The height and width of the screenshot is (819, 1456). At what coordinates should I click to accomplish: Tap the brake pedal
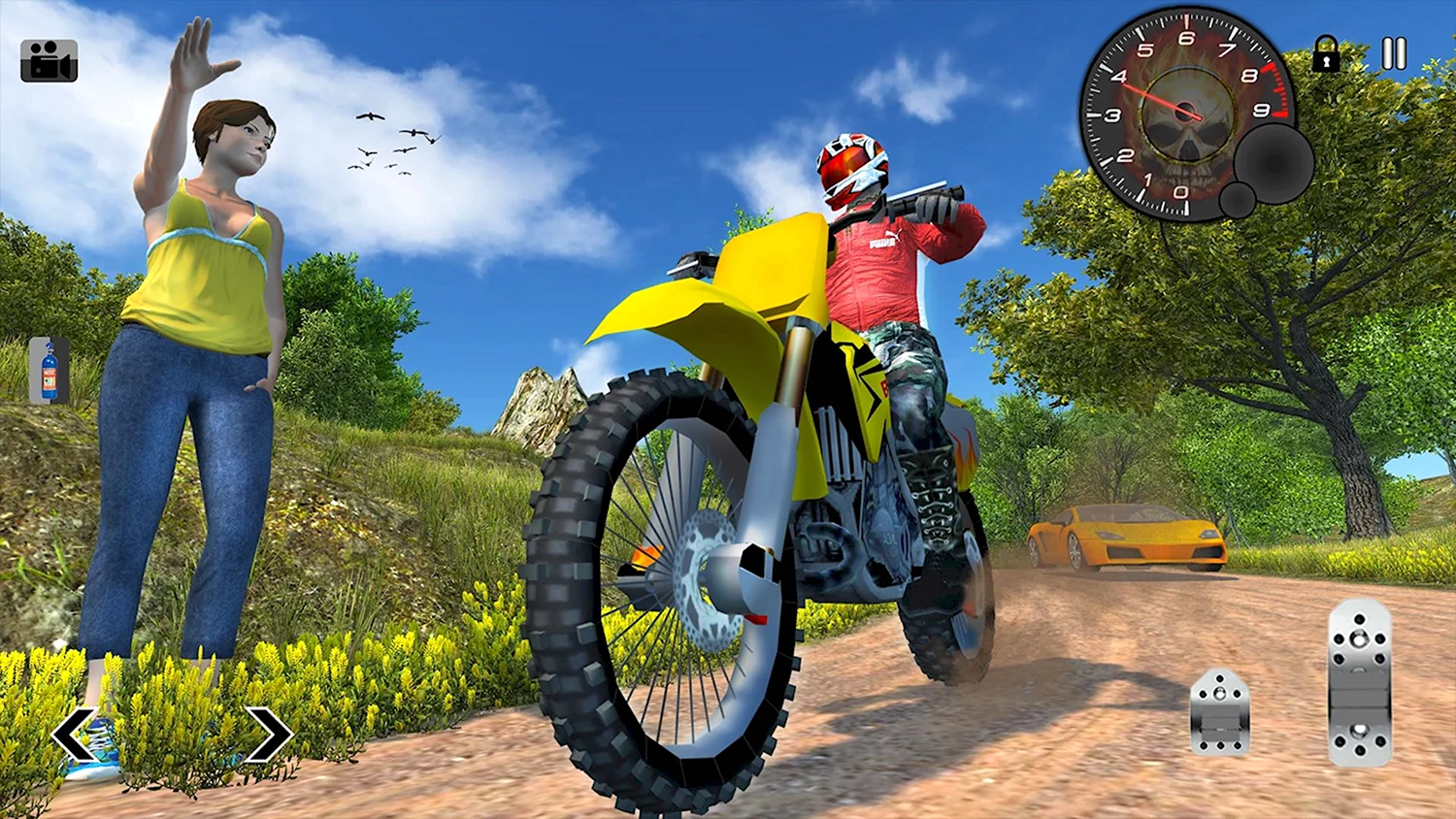[x=1220, y=712]
